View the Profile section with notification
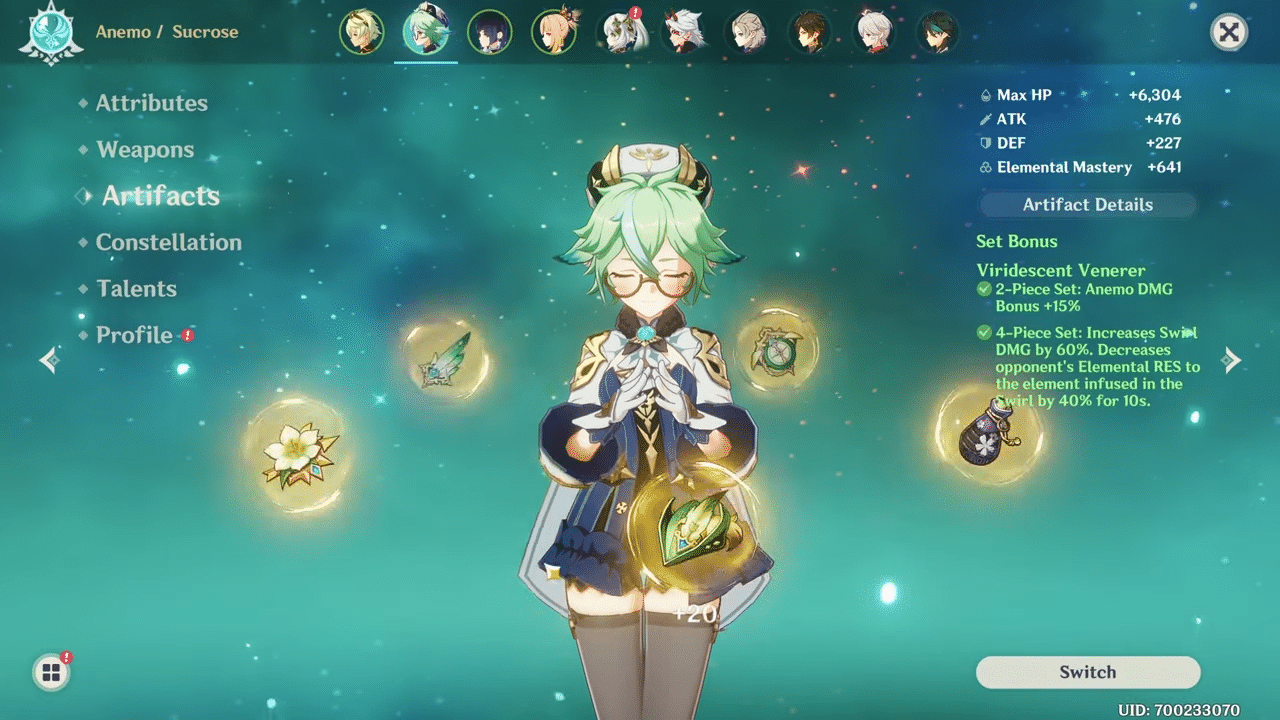Viewport: 1280px width, 720px height. (133, 335)
